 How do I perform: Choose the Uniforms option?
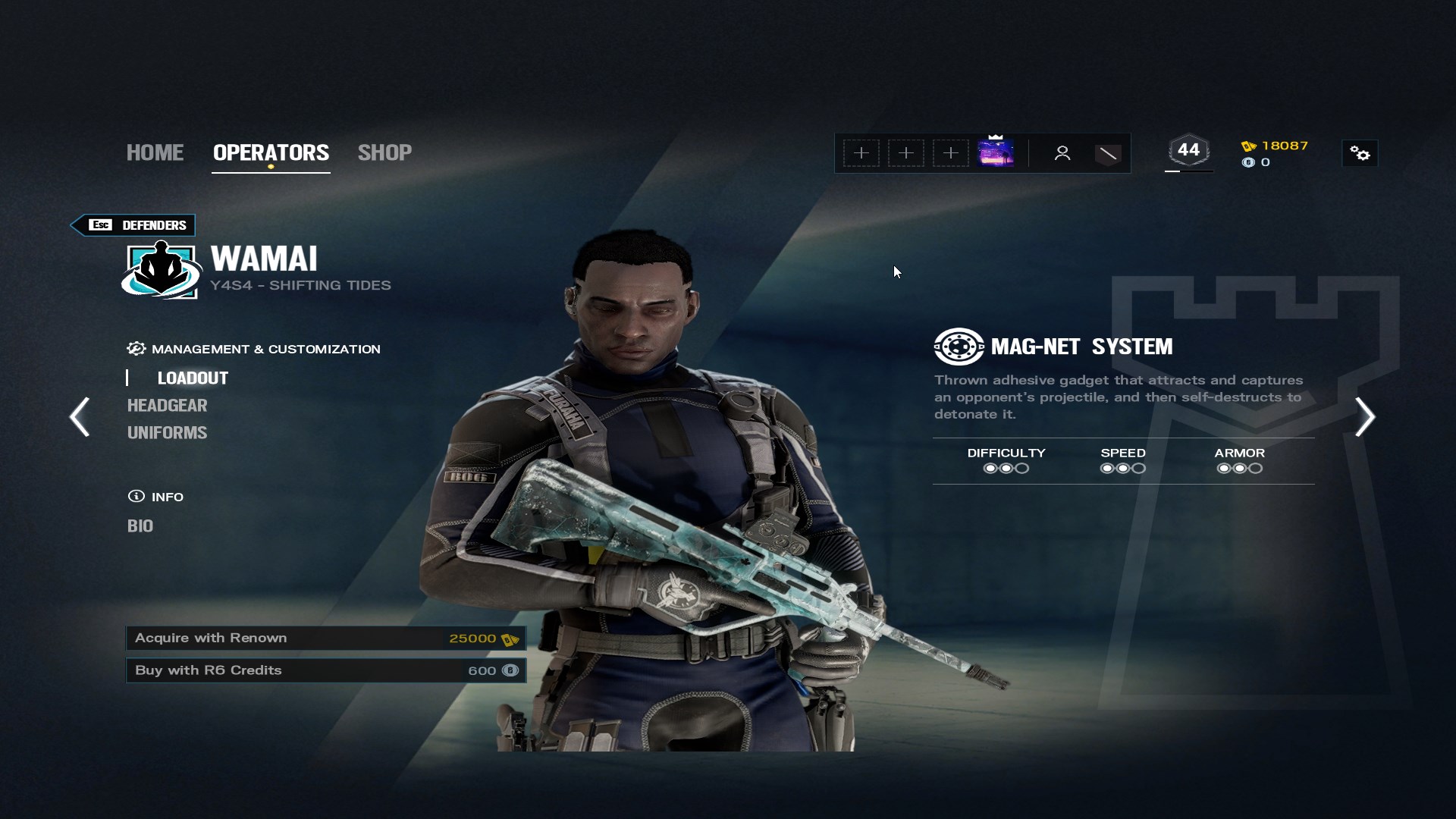(x=167, y=432)
